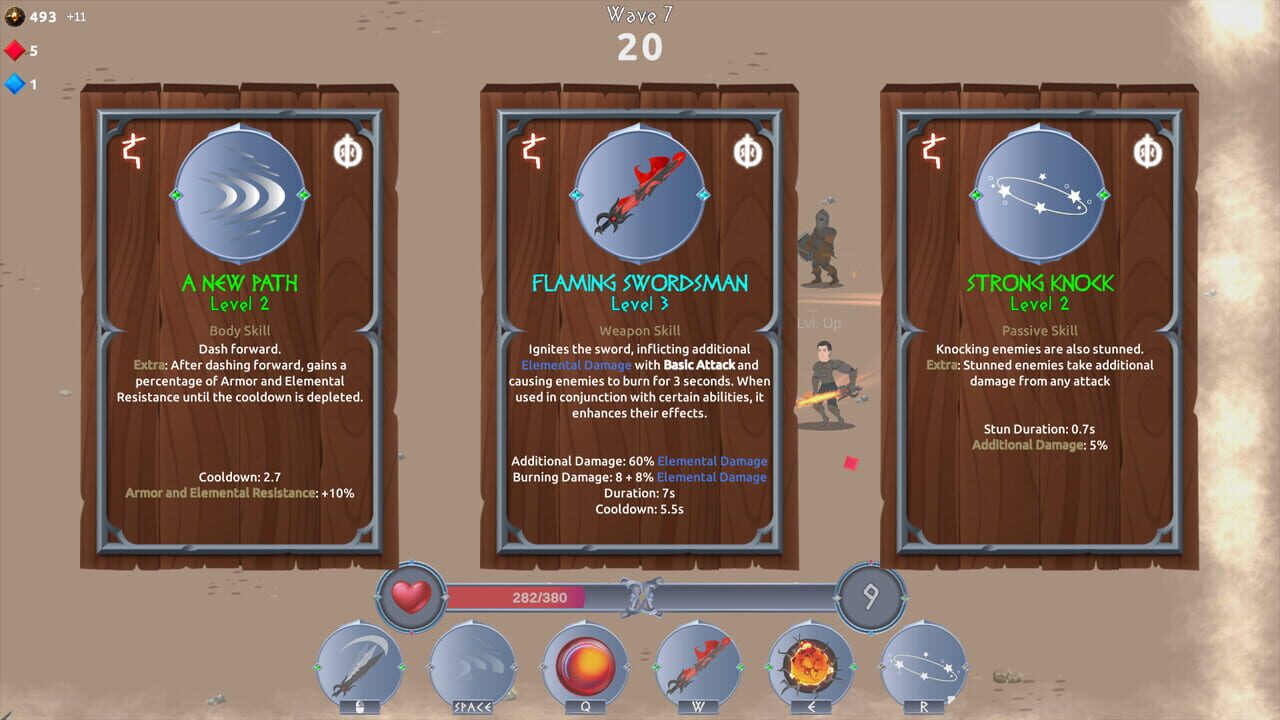Toggle the coin reroll symbol on Strong Knock card
1280x720 pixels.
point(1146,152)
